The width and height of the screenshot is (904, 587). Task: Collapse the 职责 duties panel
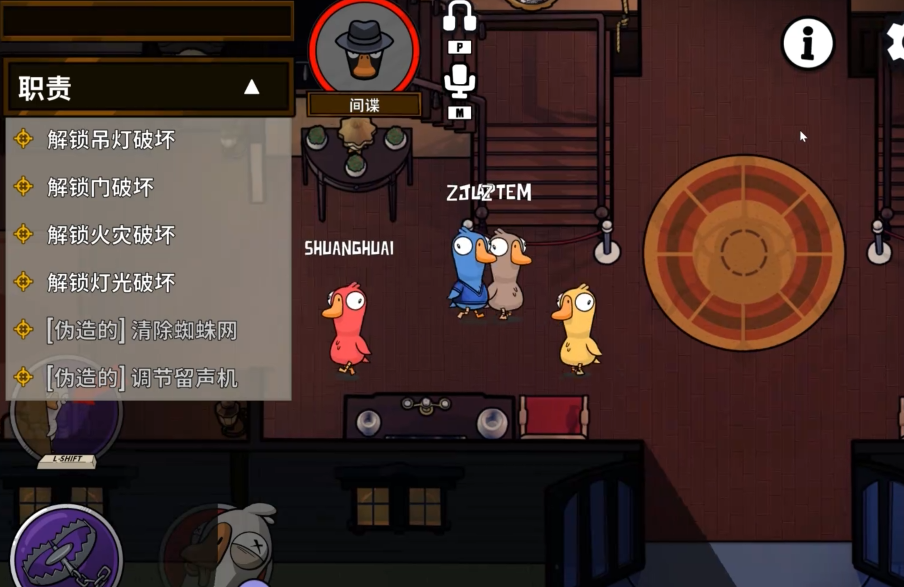click(252, 88)
